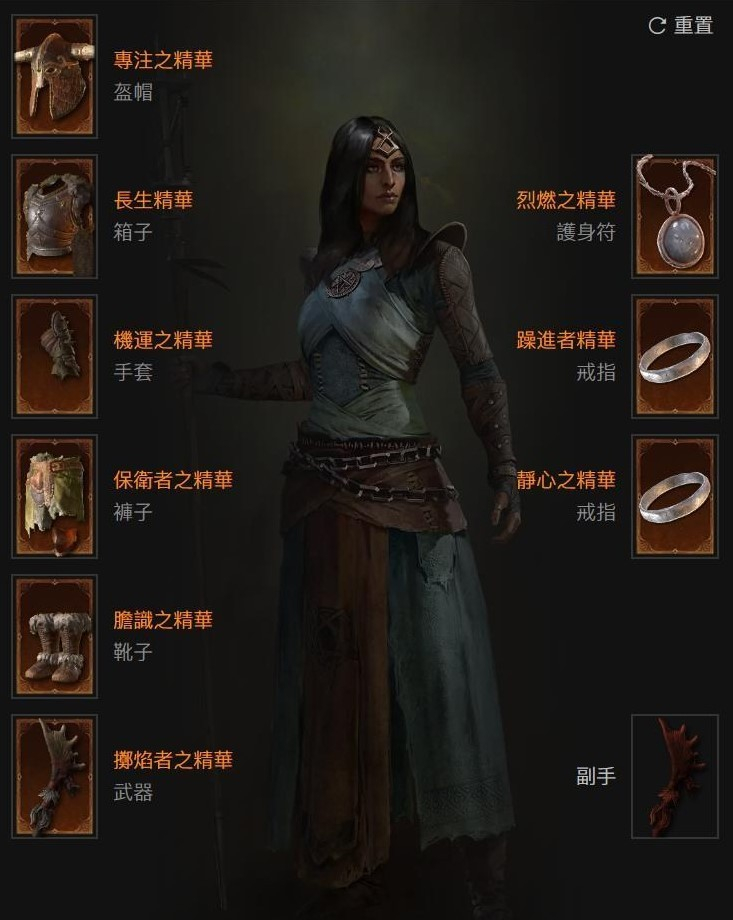Select the 副手 off-hand slot

tap(675, 776)
